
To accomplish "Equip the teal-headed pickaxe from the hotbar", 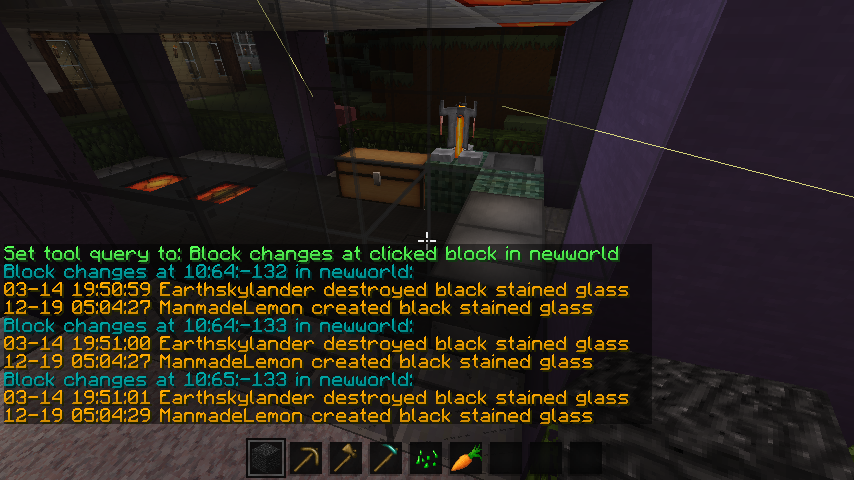I will [x=386, y=458].
